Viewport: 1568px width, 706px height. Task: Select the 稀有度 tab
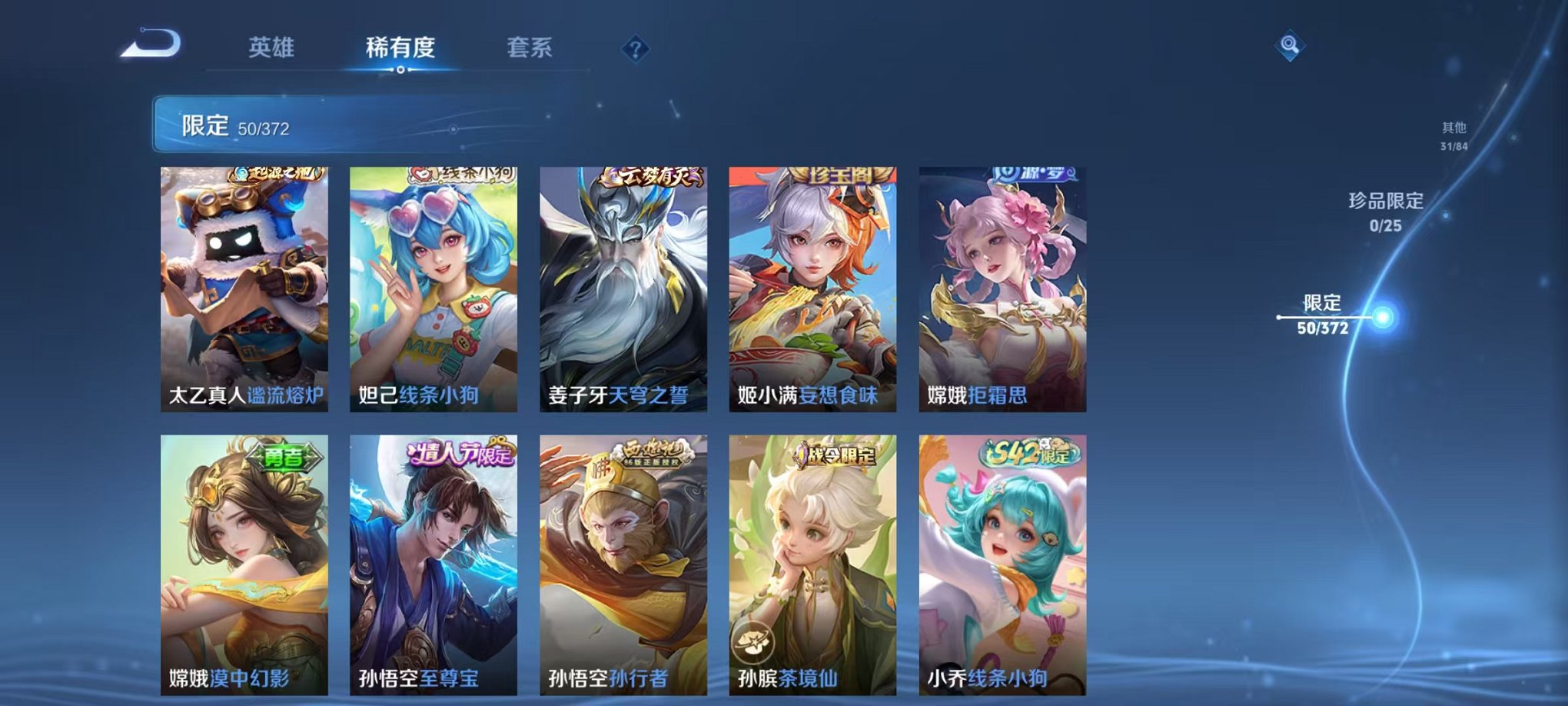pos(400,46)
